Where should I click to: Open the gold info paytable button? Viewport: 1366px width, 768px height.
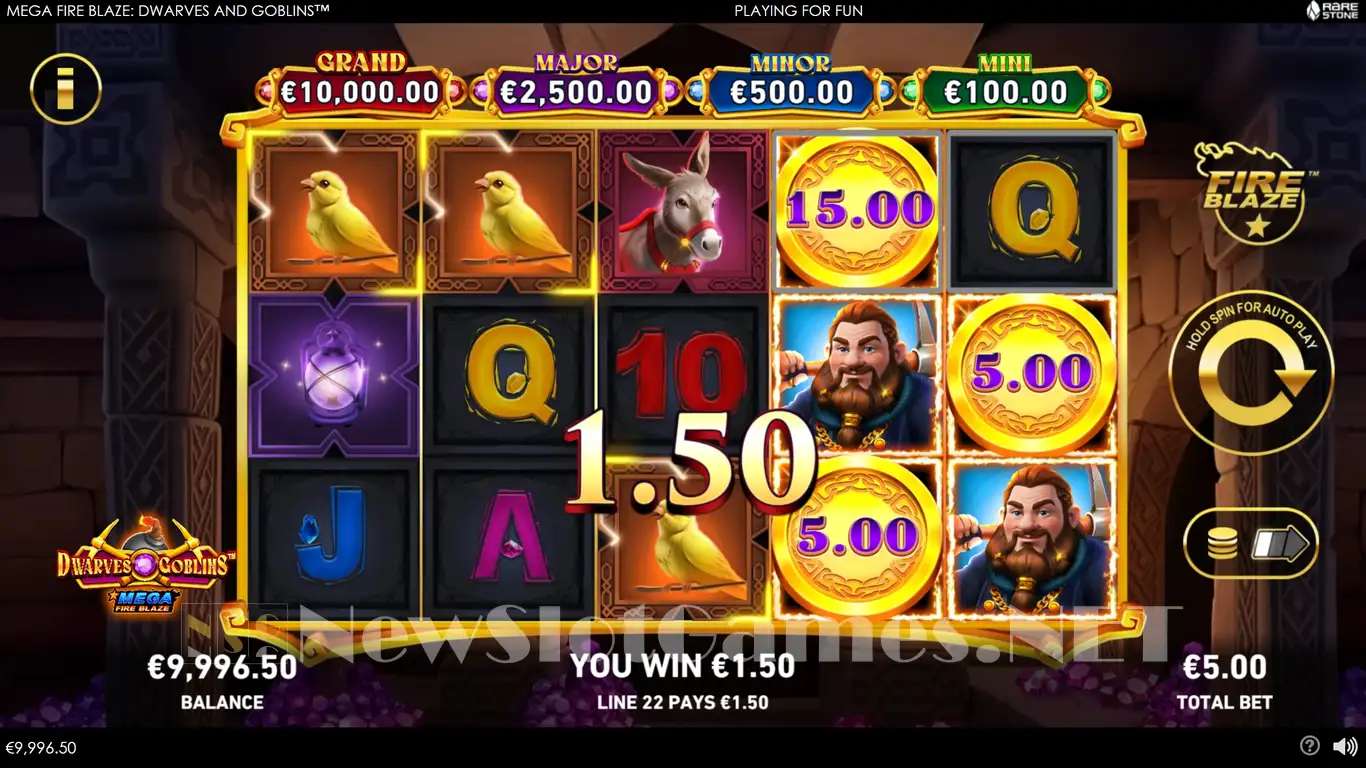coord(66,89)
